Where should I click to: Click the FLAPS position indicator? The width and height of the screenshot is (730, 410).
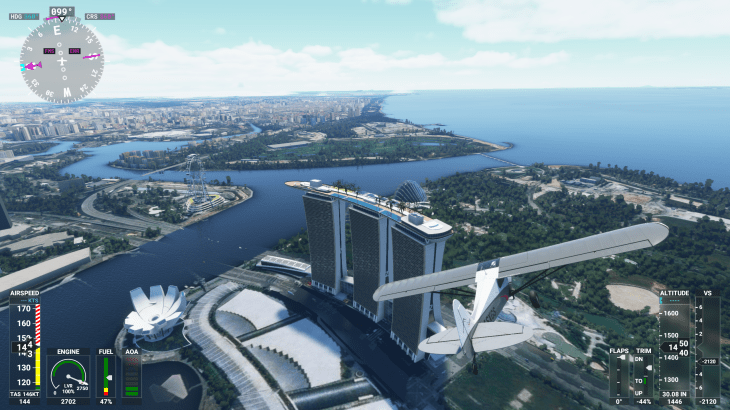(x=620, y=377)
